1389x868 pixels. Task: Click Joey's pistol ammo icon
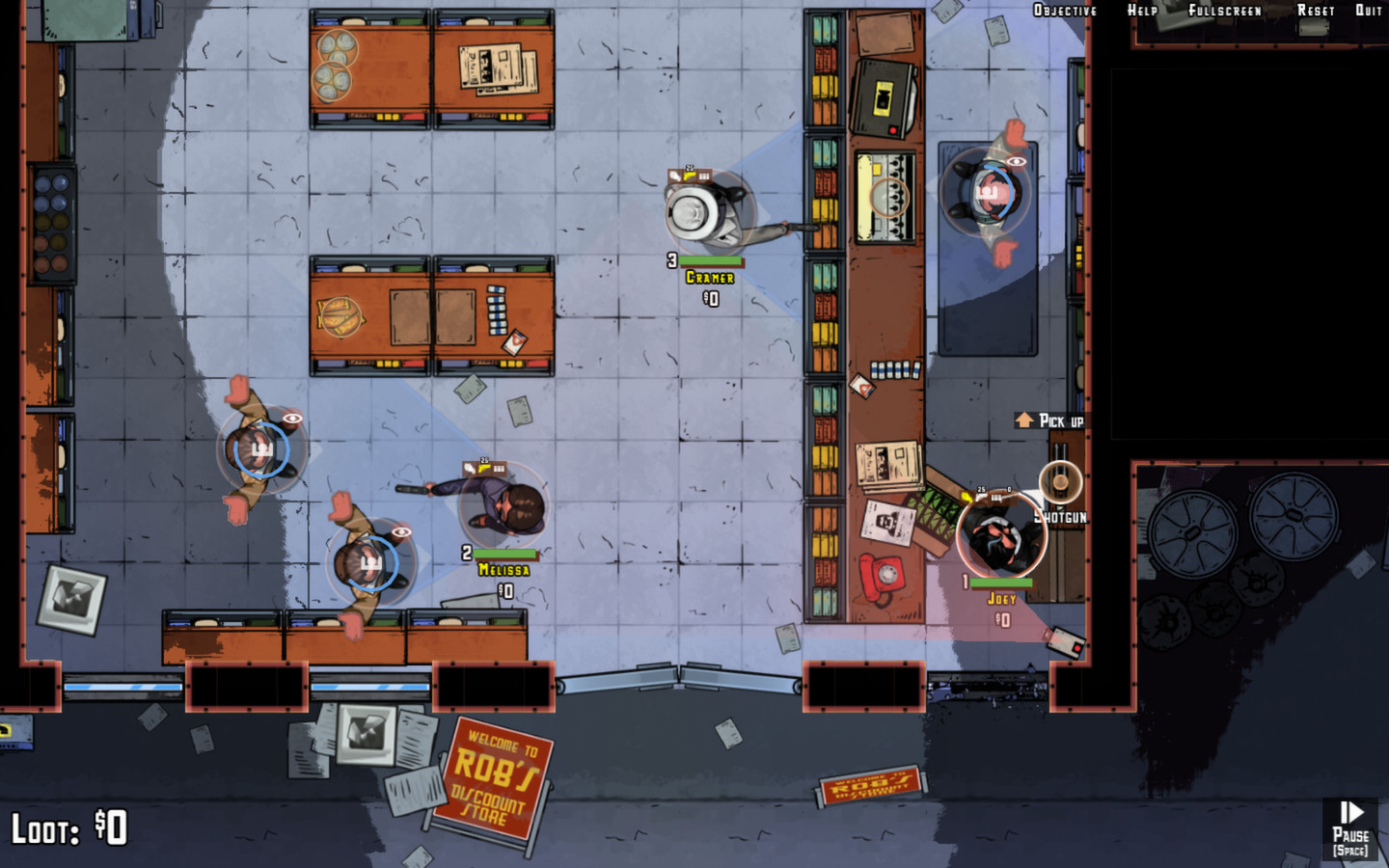[x=981, y=497]
